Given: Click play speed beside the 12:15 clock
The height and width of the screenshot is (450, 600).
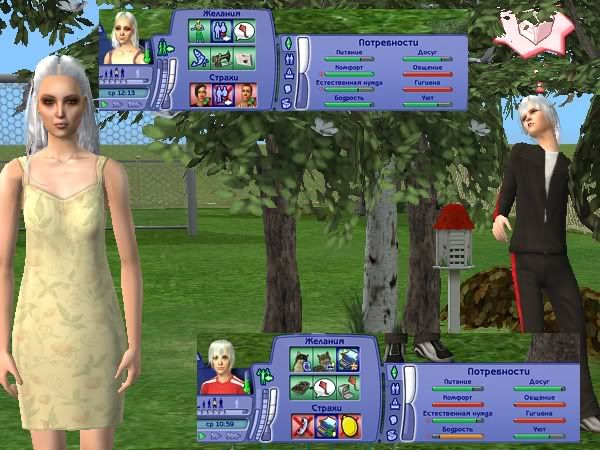Looking at the screenshot, I should pos(106,103).
